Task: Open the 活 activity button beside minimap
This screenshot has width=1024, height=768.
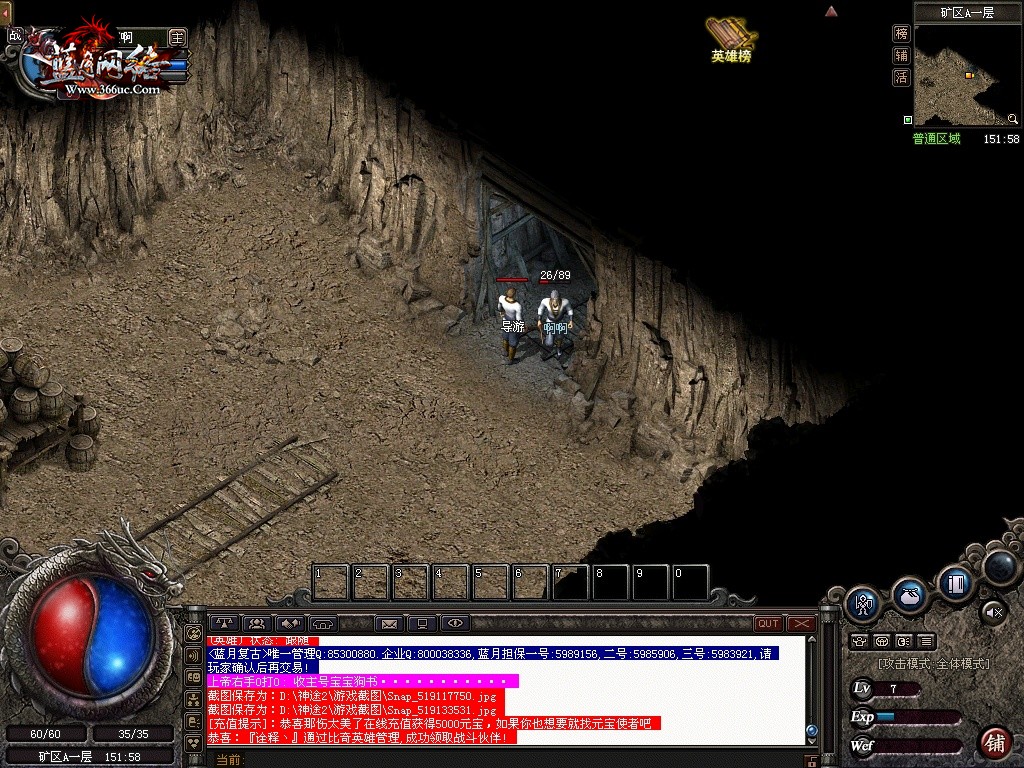Action: pyautogui.click(x=901, y=77)
